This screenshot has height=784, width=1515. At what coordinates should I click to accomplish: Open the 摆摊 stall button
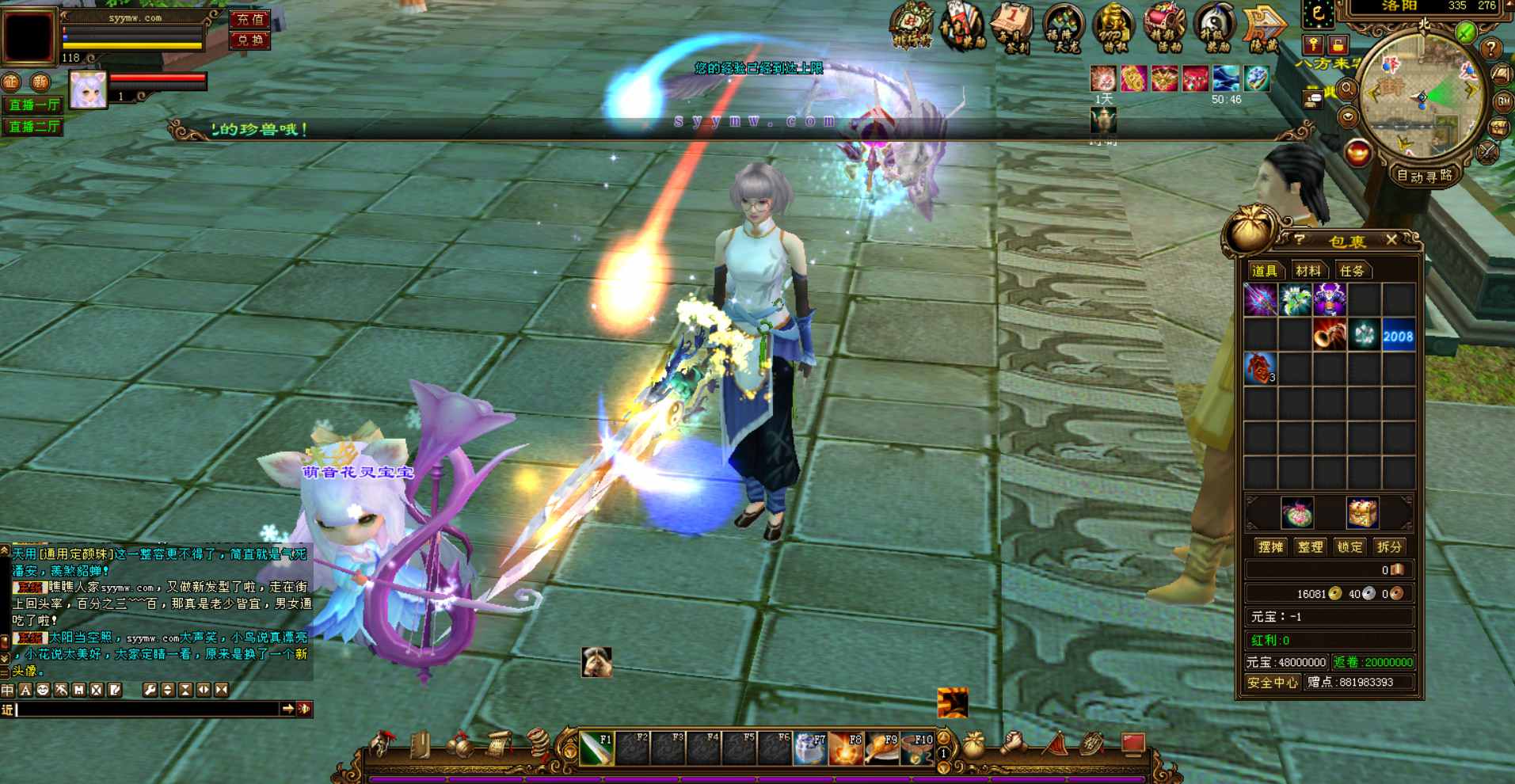(x=1270, y=547)
